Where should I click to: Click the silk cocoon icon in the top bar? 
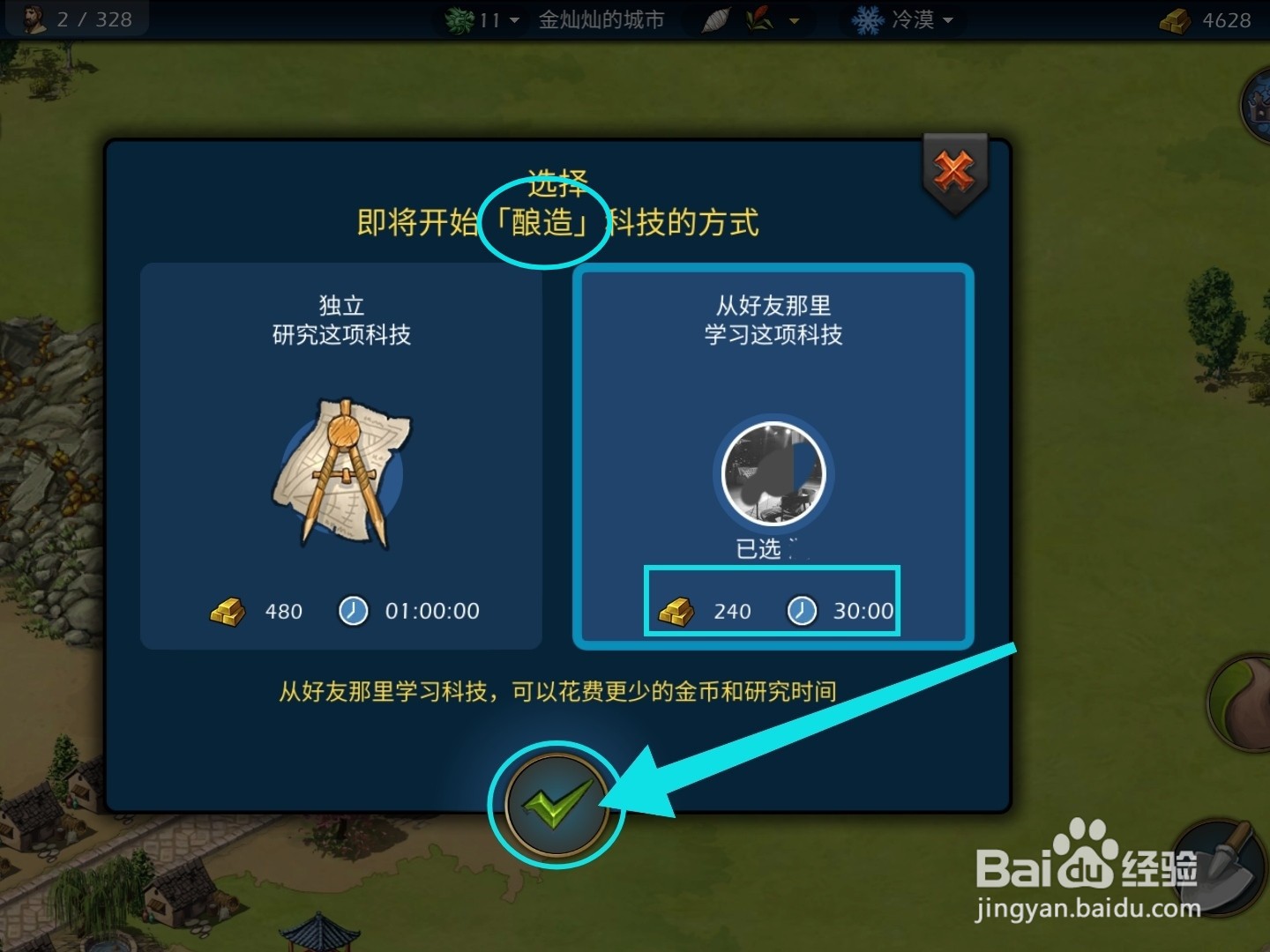[716, 18]
